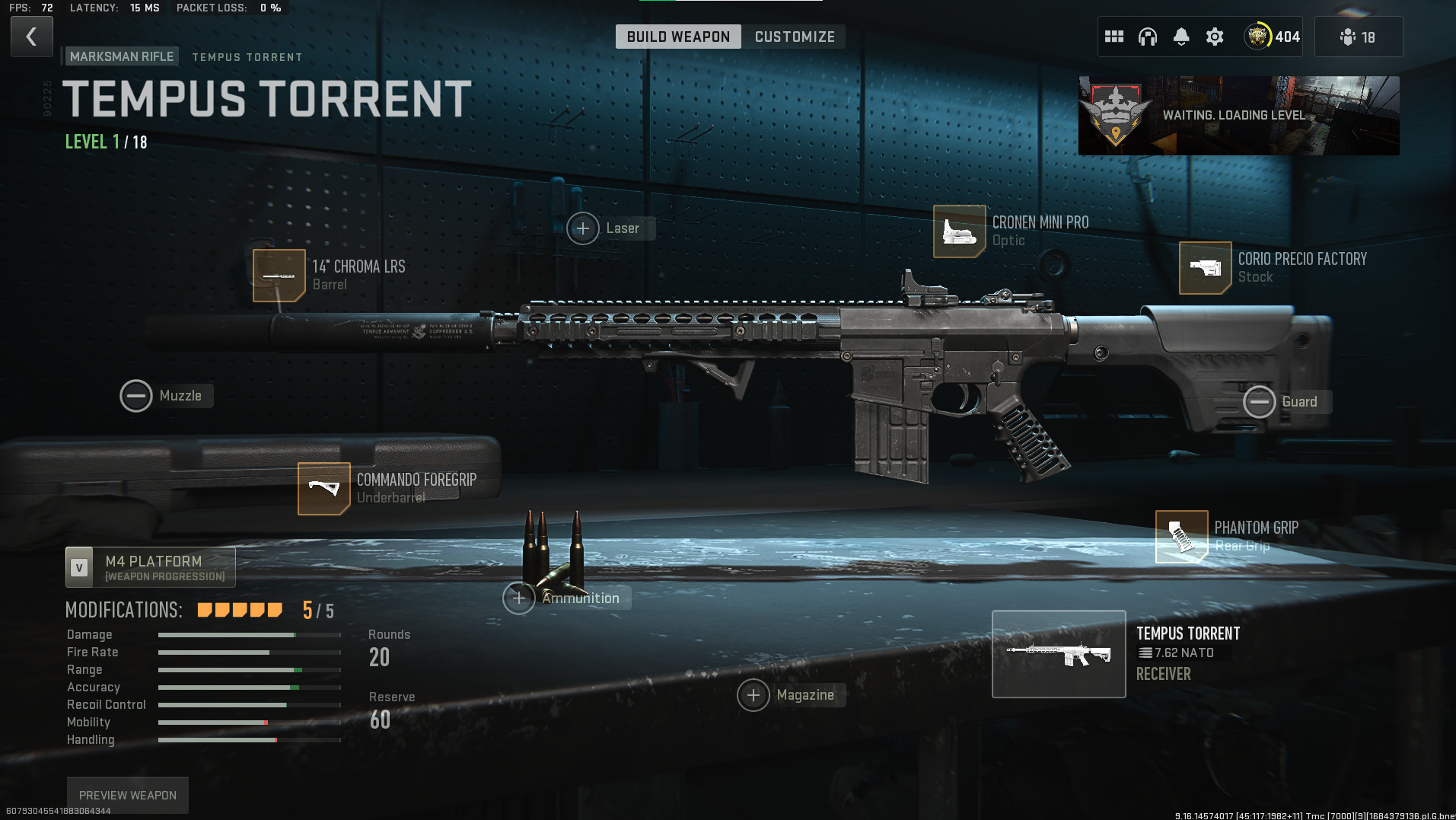Add an Ammunition attachment

click(x=519, y=598)
